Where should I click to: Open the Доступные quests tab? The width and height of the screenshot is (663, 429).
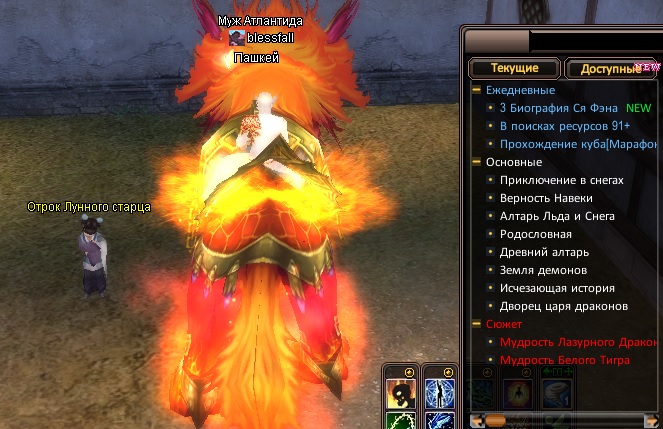coord(610,69)
